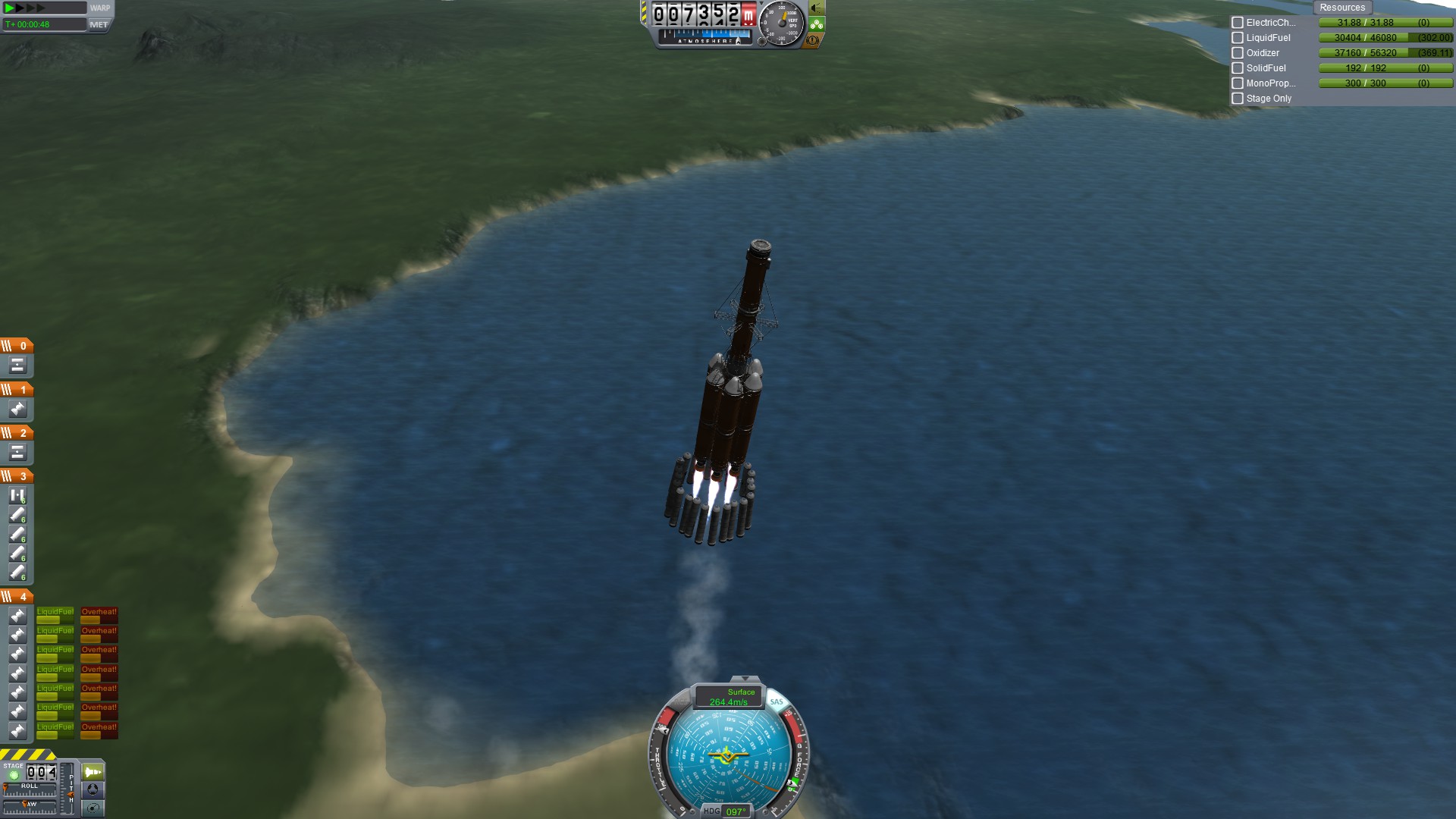Switch to docking mode button

click(x=93, y=789)
